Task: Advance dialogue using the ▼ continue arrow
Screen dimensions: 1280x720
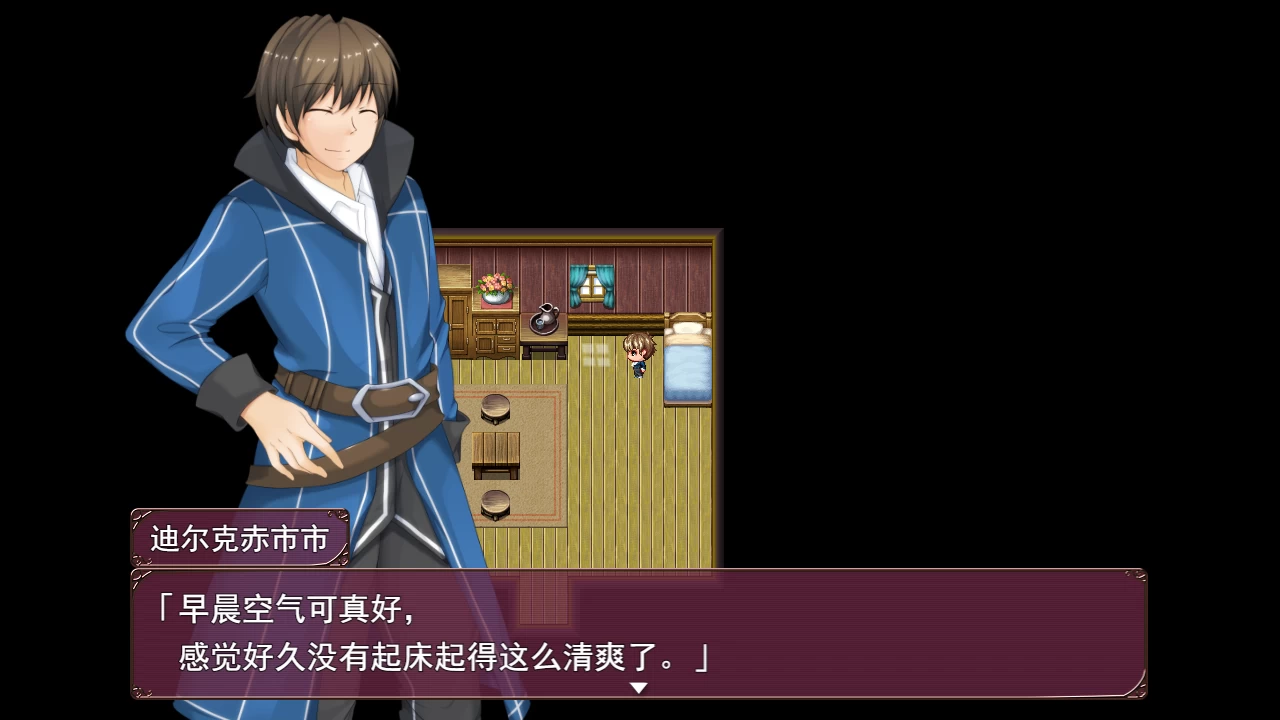Action: pyautogui.click(x=637, y=690)
